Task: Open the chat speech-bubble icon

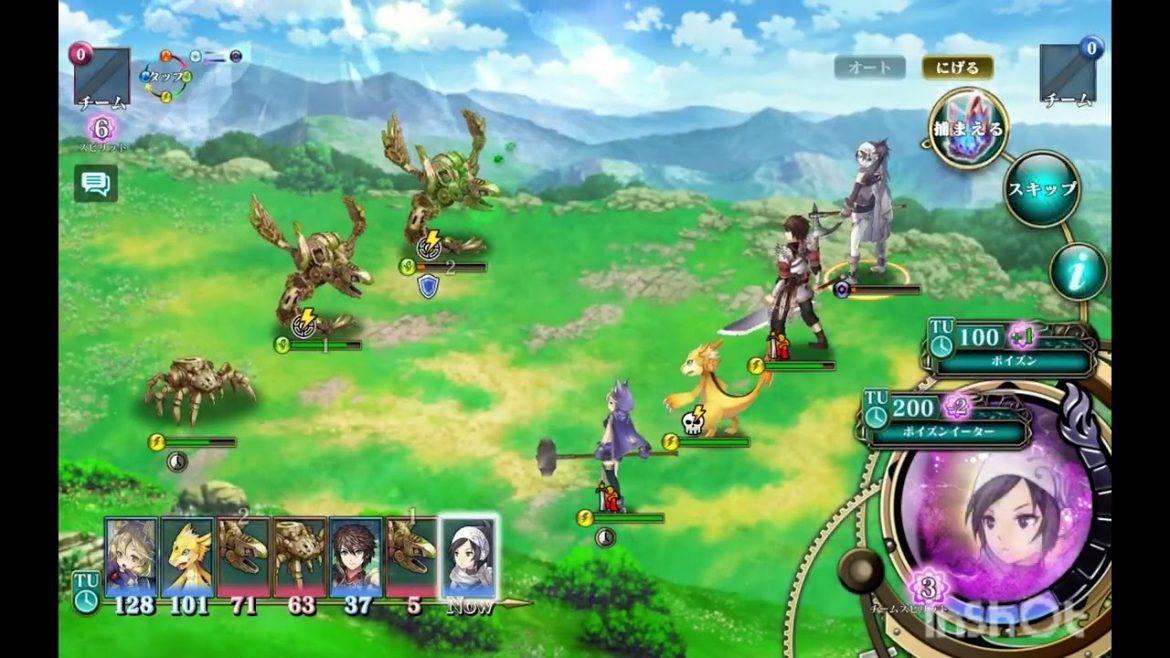Action: [96, 183]
